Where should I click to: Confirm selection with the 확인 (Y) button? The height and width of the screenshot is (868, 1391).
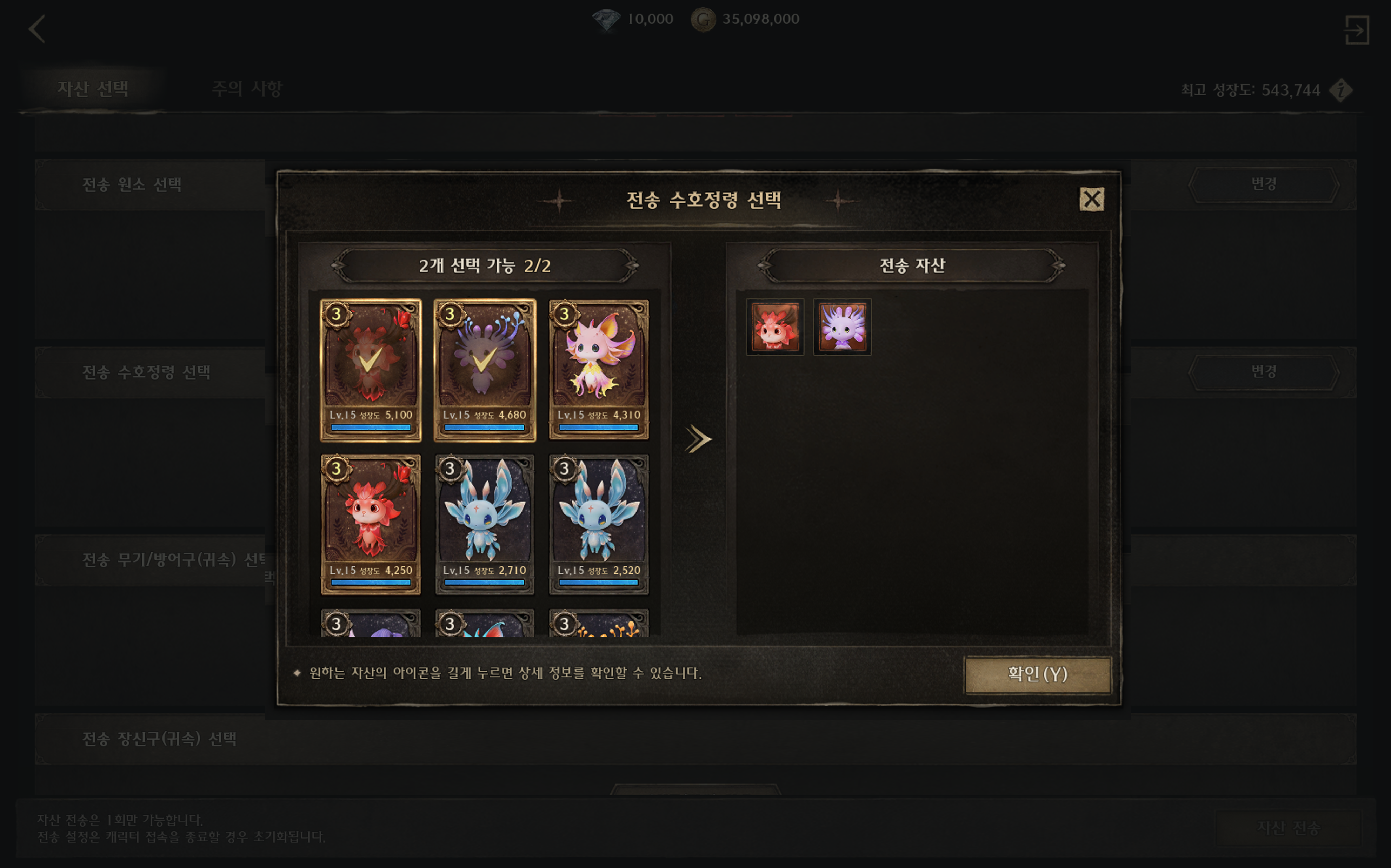(x=1037, y=674)
